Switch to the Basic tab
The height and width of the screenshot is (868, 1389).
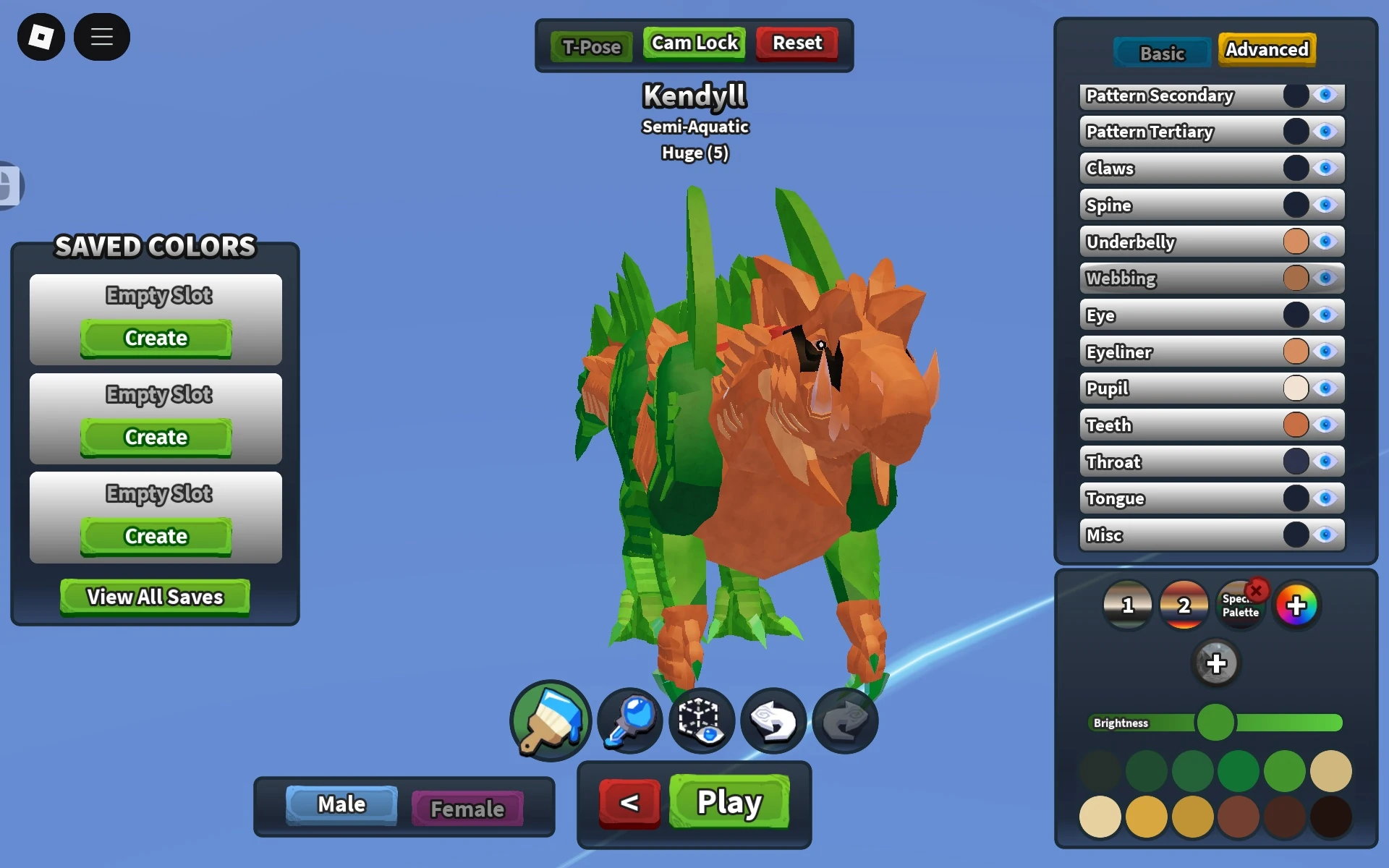(1161, 51)
